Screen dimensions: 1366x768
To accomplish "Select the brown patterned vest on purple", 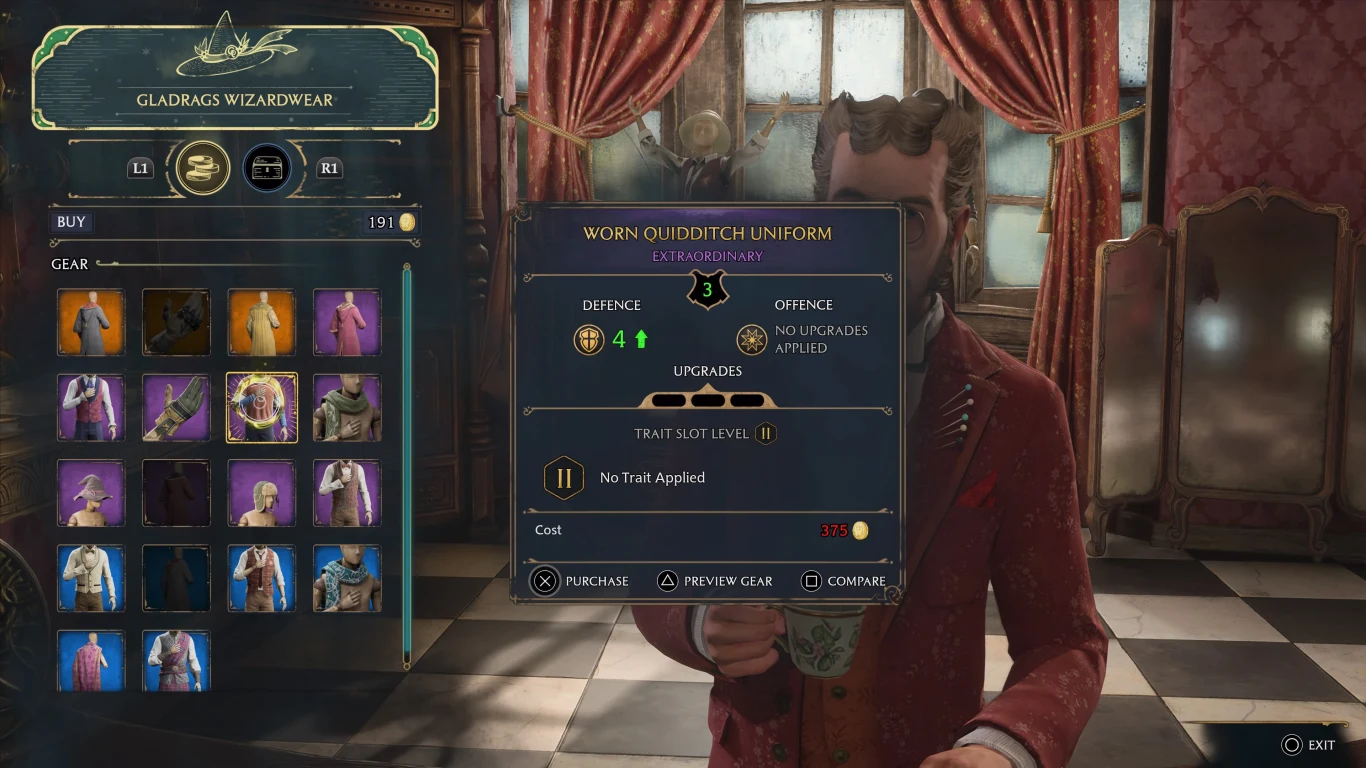I will 347,492.
